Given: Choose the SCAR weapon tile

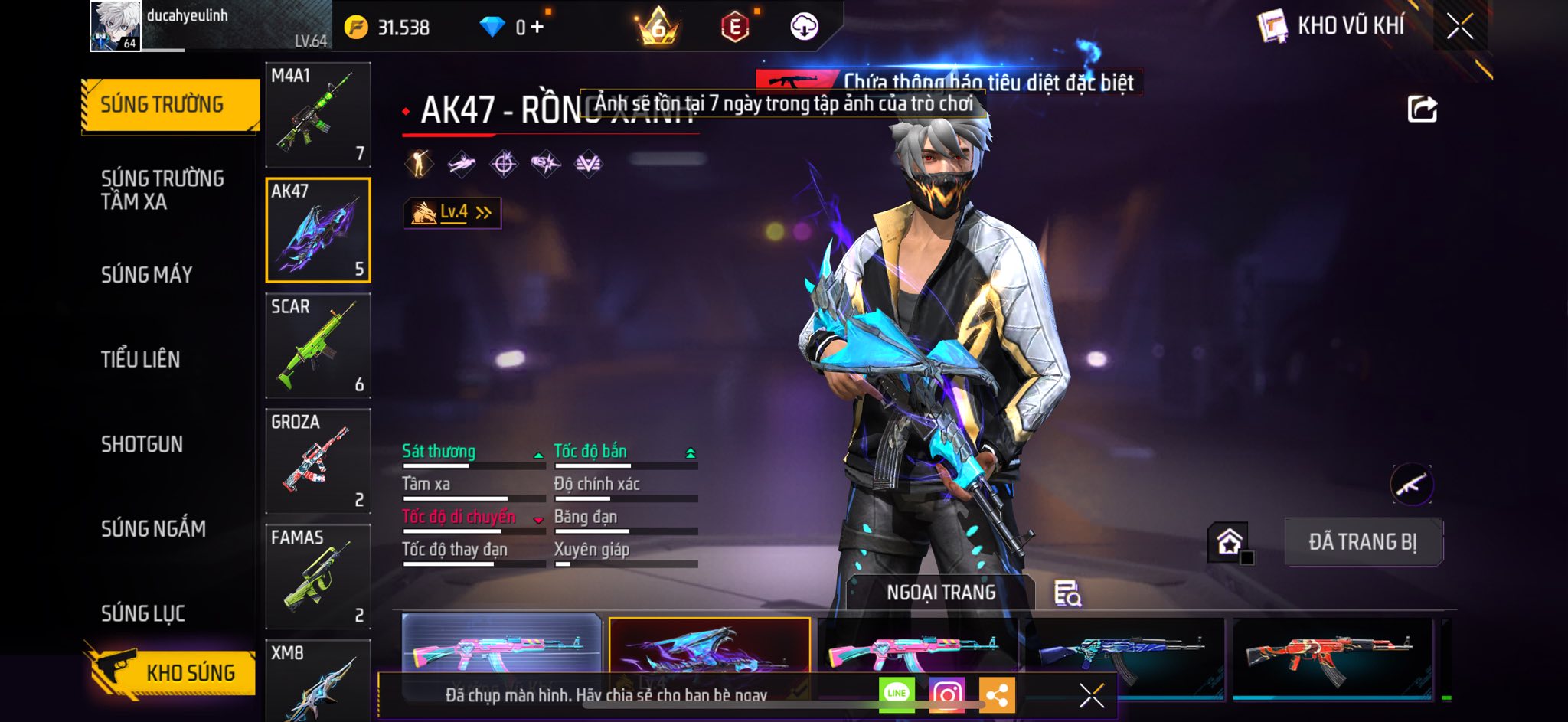Looking at the screenshot, I should pos(318,345).
